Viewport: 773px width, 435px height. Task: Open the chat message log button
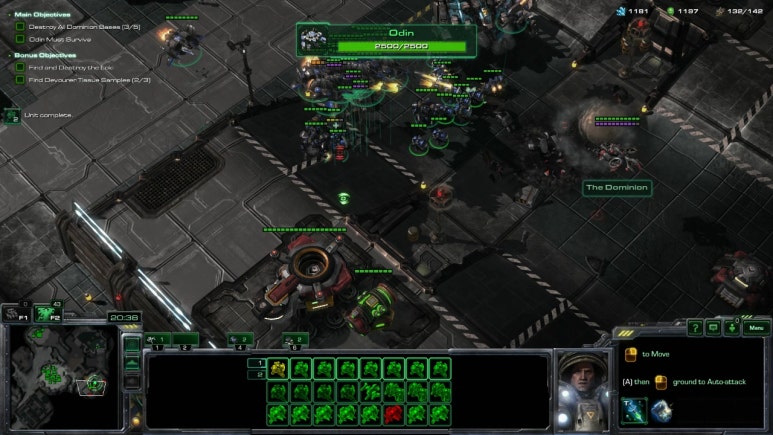tap(714, 327)
